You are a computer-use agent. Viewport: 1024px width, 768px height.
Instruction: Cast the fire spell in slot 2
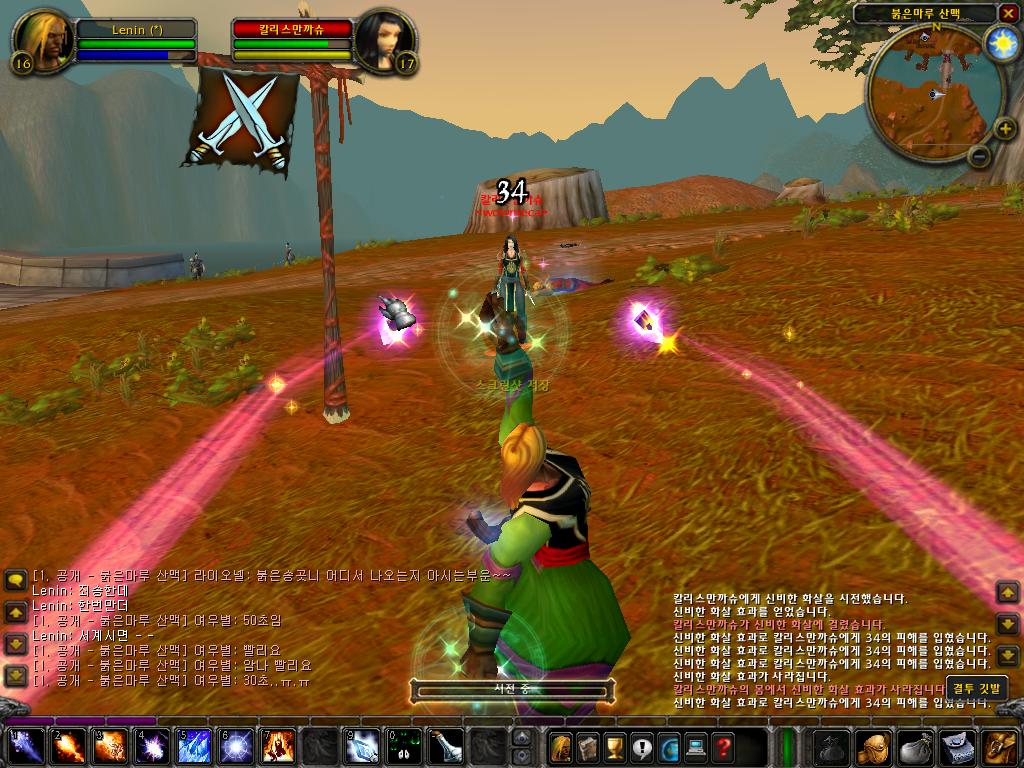click(67, 747)
